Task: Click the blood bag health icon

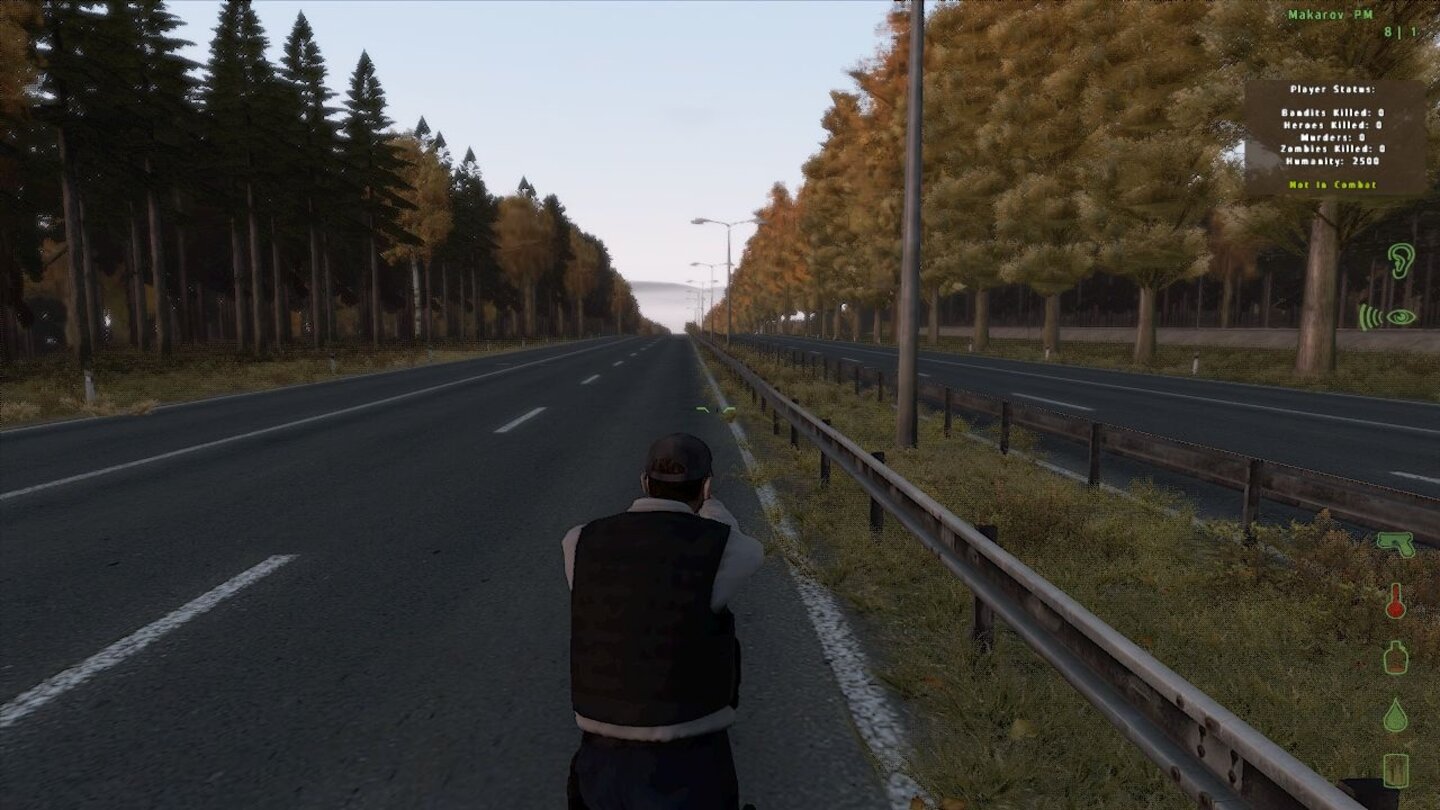Action: 1397,772
